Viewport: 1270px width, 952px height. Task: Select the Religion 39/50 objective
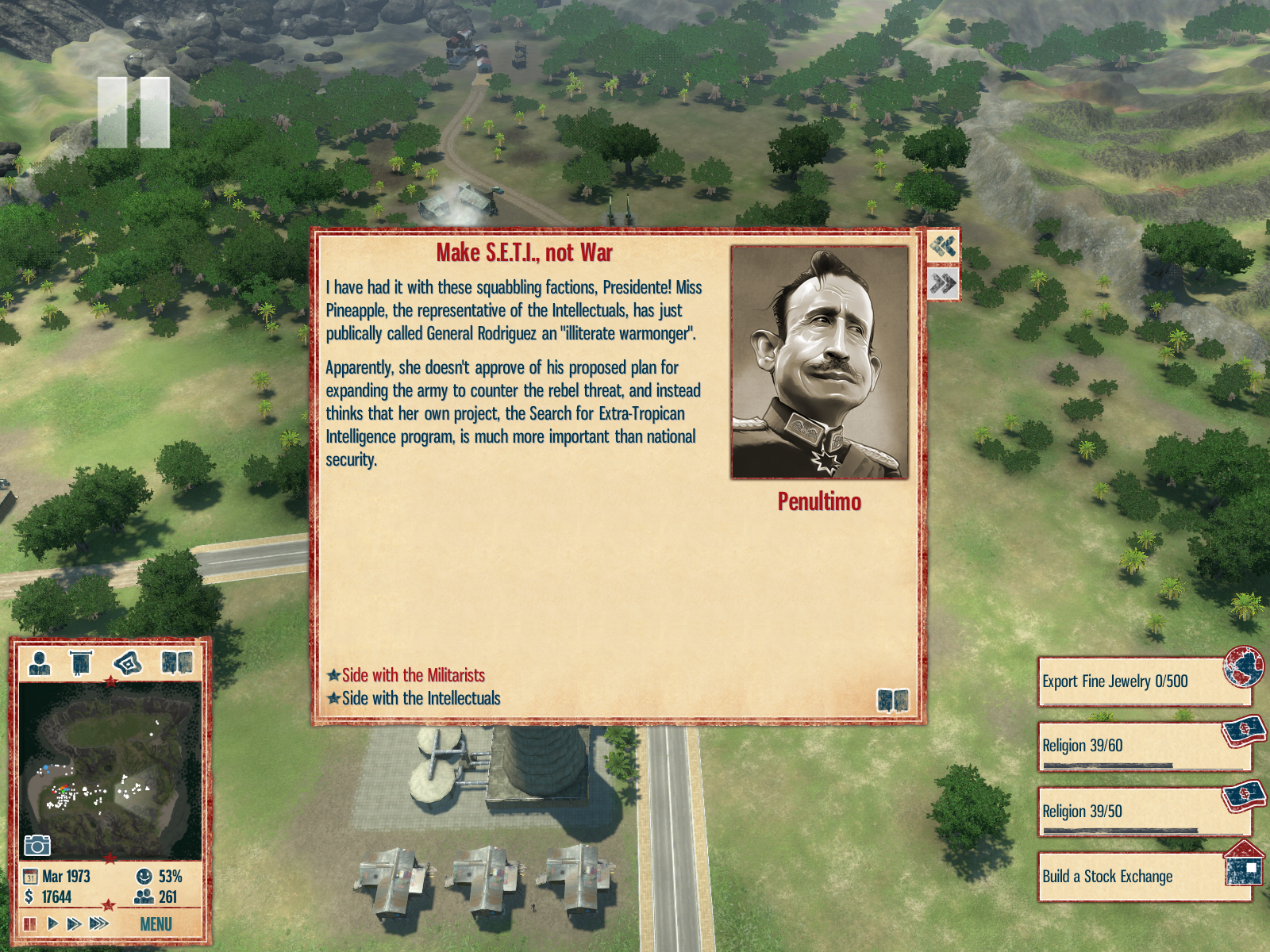[1143, 812]
